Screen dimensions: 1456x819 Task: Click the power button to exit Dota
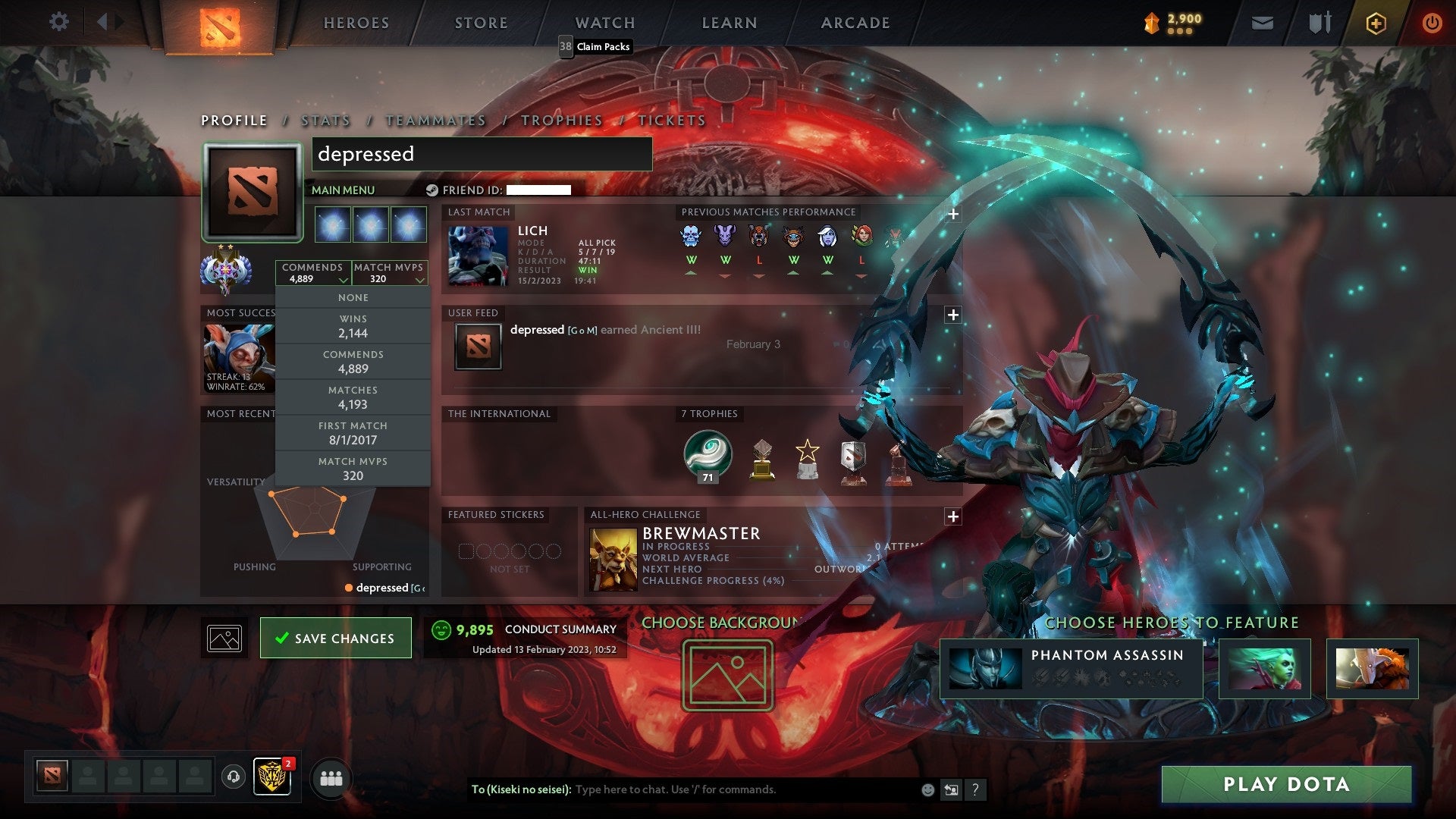coord(1432,23)
